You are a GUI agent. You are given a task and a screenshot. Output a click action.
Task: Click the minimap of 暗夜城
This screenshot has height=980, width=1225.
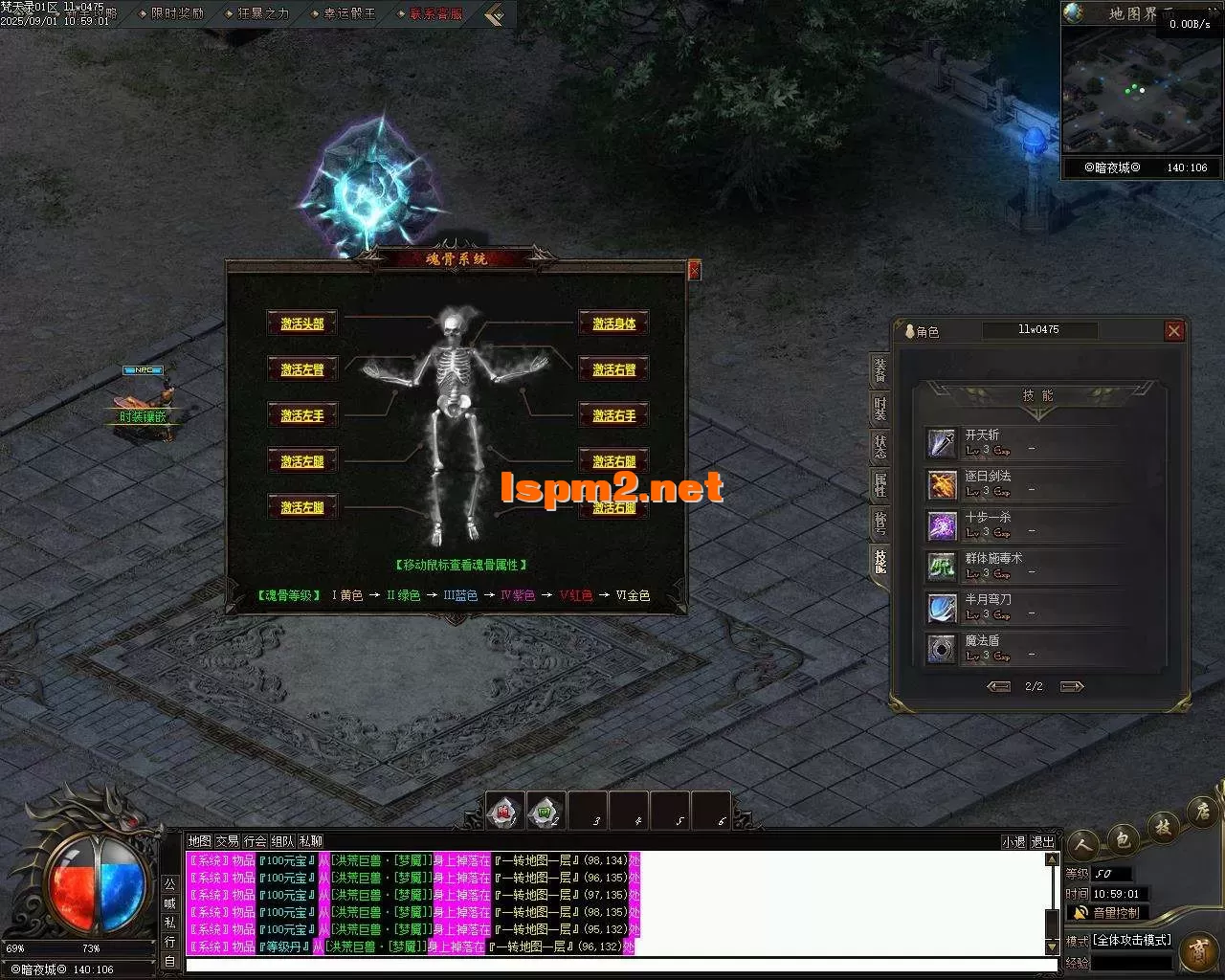tap(1139, 91)
